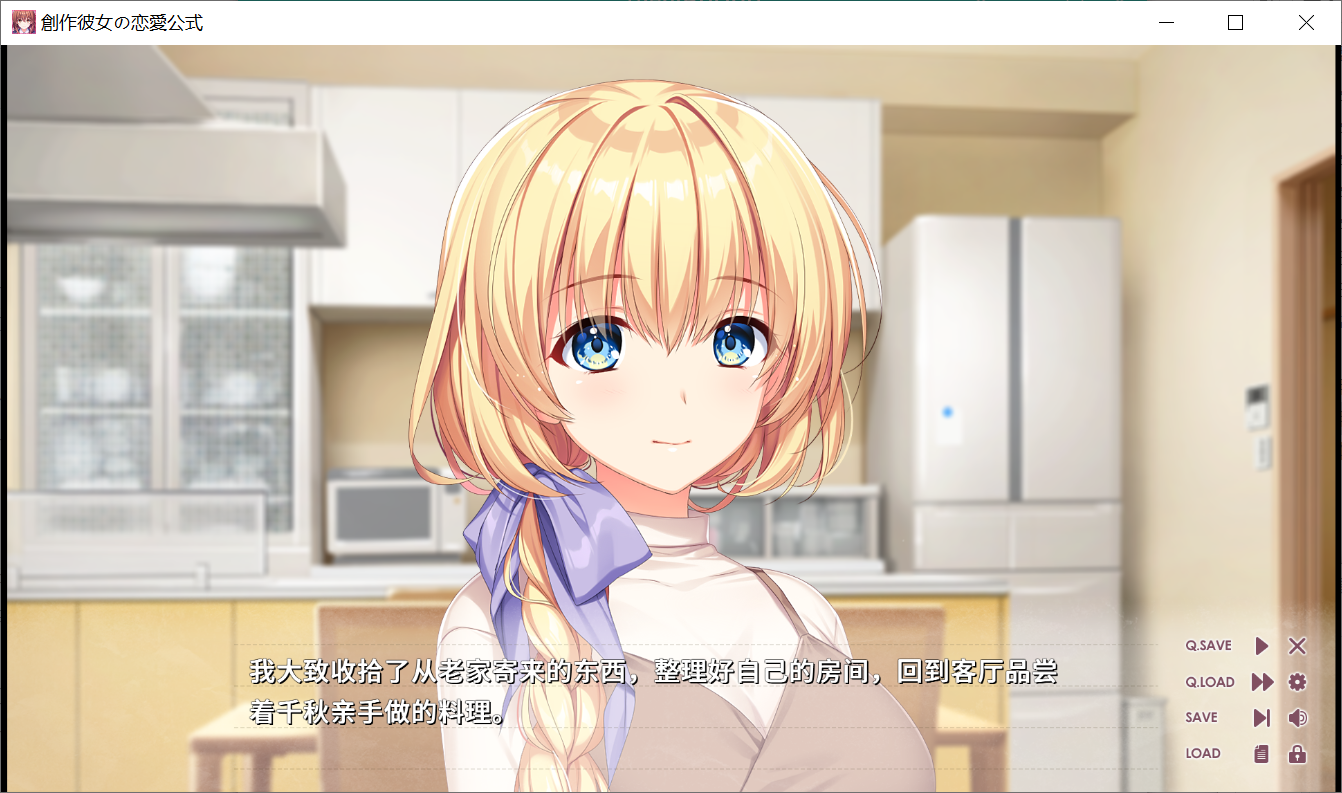Minimize the game window
Viewport: 1342px width, 793px height.
pyautogui.click(x=1166, y=23)
